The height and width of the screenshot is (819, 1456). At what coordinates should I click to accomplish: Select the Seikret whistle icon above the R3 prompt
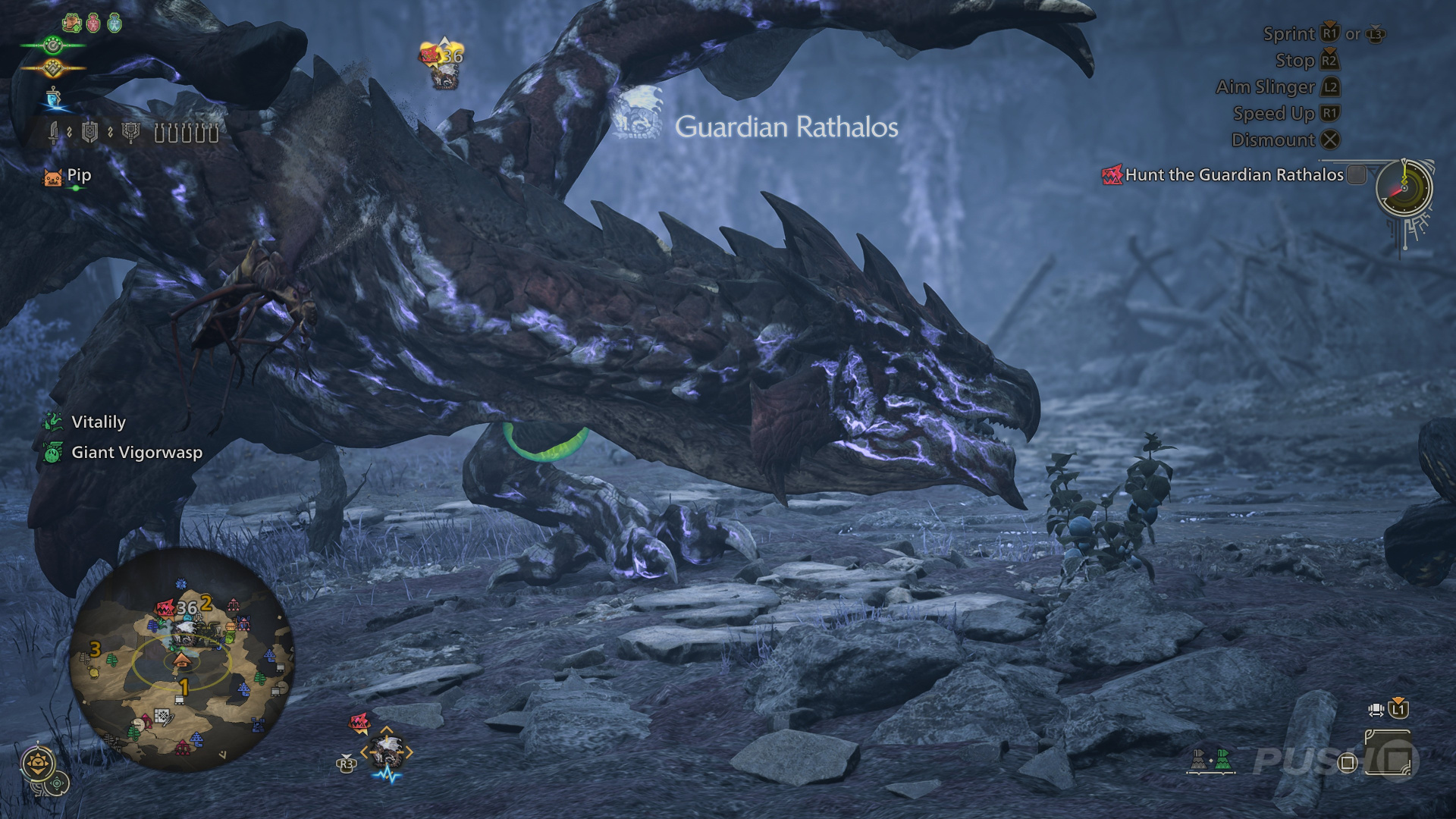[387, 752]
